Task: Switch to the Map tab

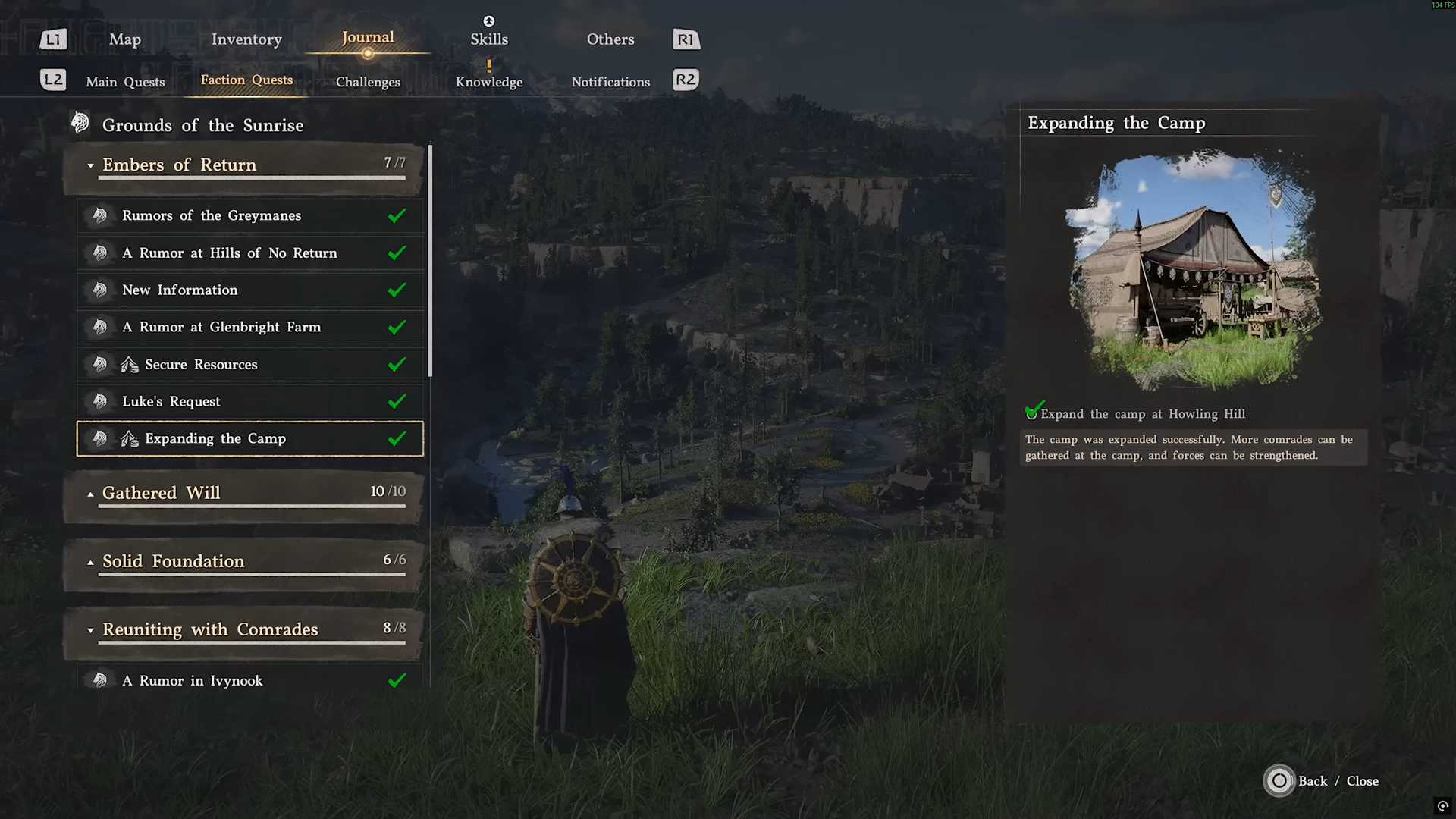Action: pos(125,39)
